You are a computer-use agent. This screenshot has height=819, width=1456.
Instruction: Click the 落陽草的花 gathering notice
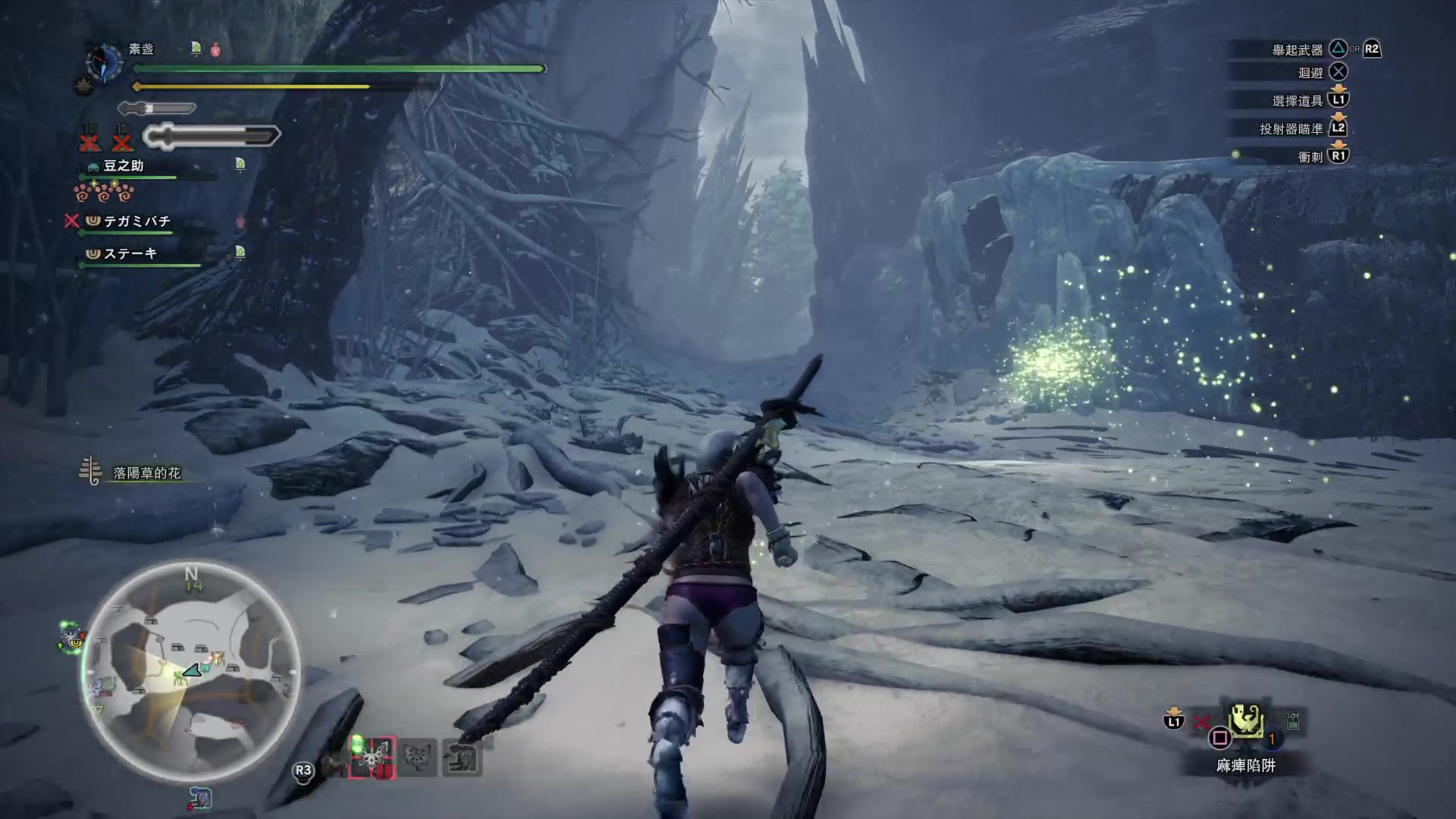tap(146, 473)
